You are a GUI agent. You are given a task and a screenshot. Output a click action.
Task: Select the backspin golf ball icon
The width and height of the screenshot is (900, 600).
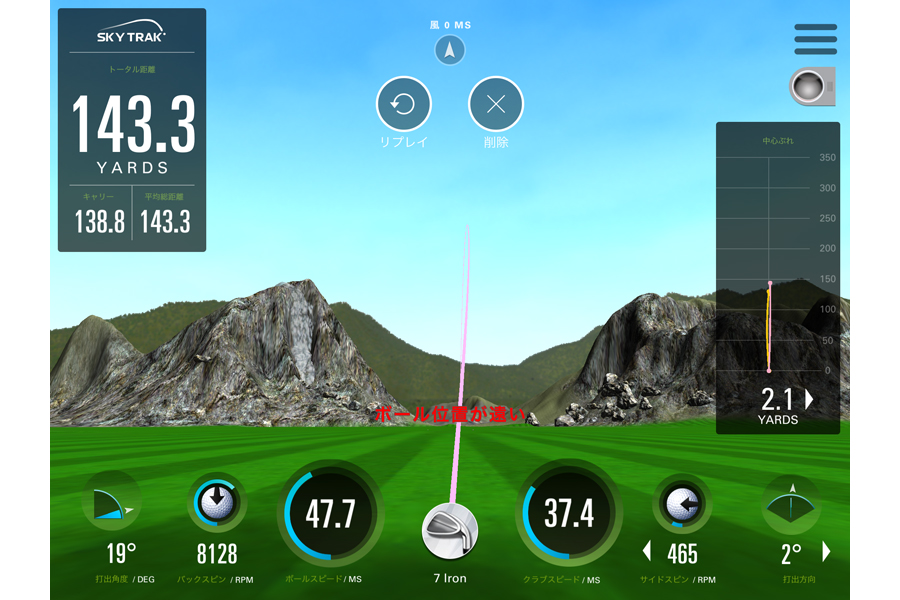216,502
